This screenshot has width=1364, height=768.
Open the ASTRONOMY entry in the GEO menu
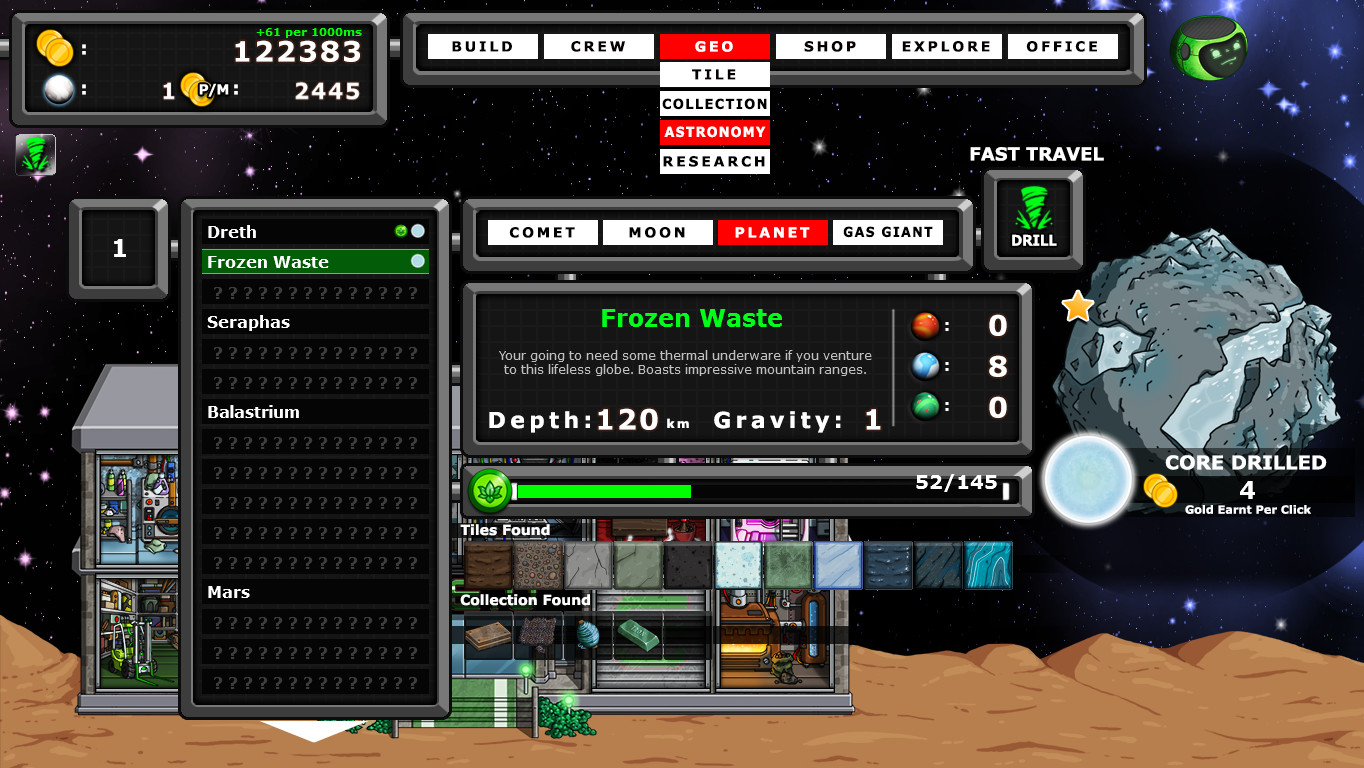714,131
